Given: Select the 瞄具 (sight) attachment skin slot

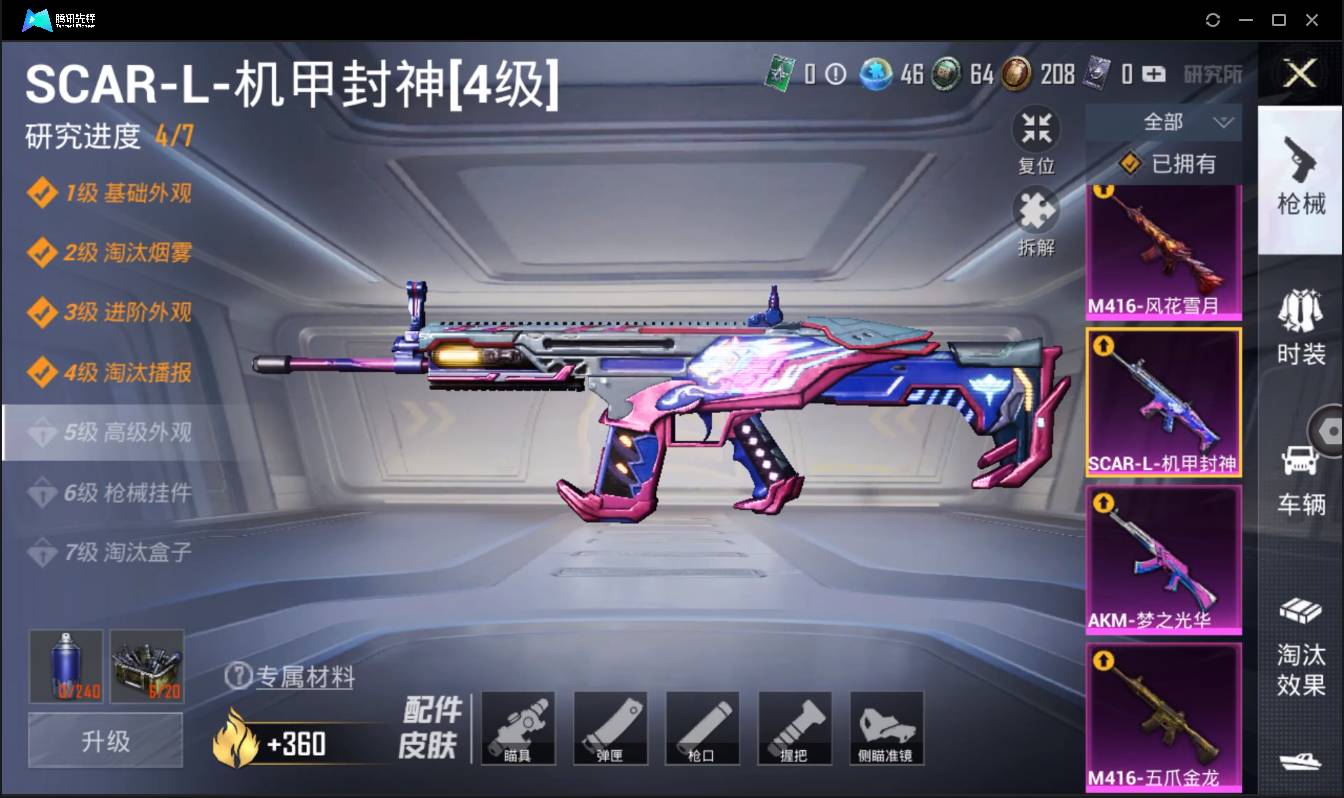Looking at the screenshot, I should [x=518, y=728].
